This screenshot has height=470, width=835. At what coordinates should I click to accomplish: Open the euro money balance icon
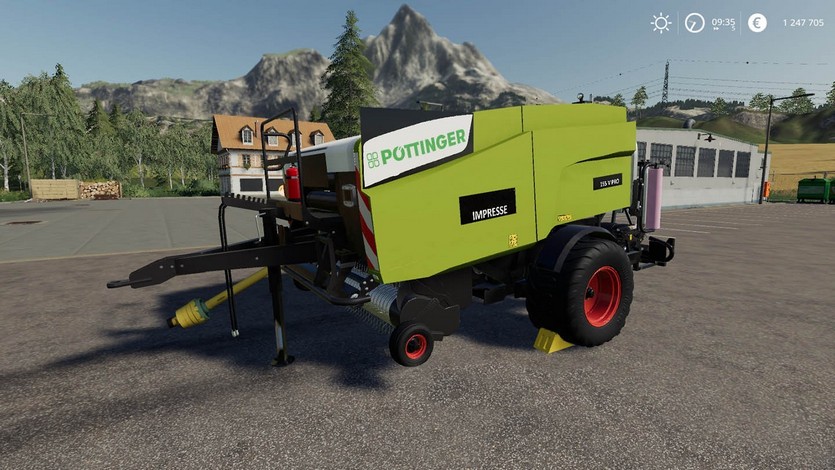pyautogui.click(x=757, y=22)
